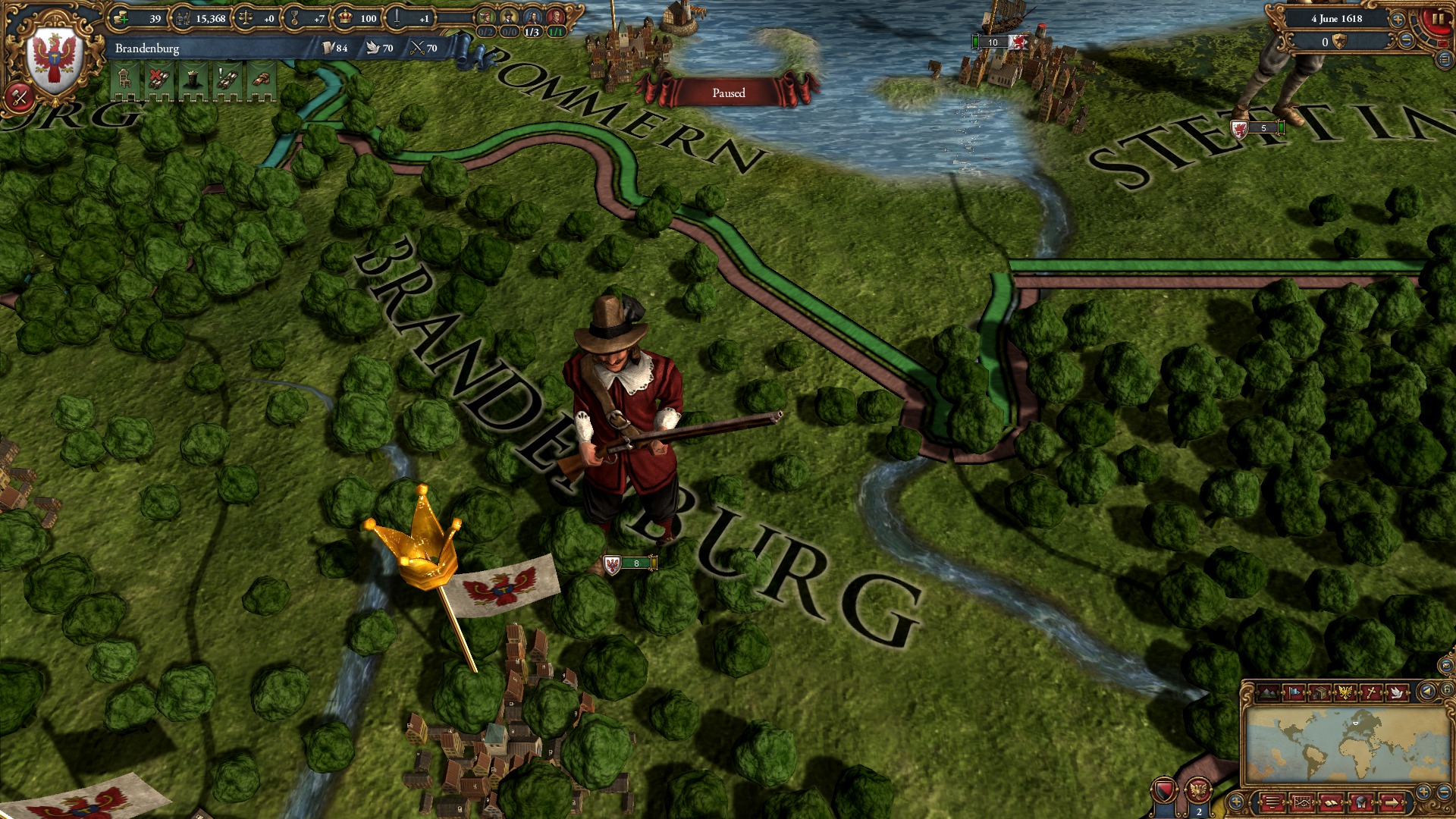Toggle the lock icon beside the minimap
This screenshot has width=1456, height=819.
click(x=1447, y=689)
